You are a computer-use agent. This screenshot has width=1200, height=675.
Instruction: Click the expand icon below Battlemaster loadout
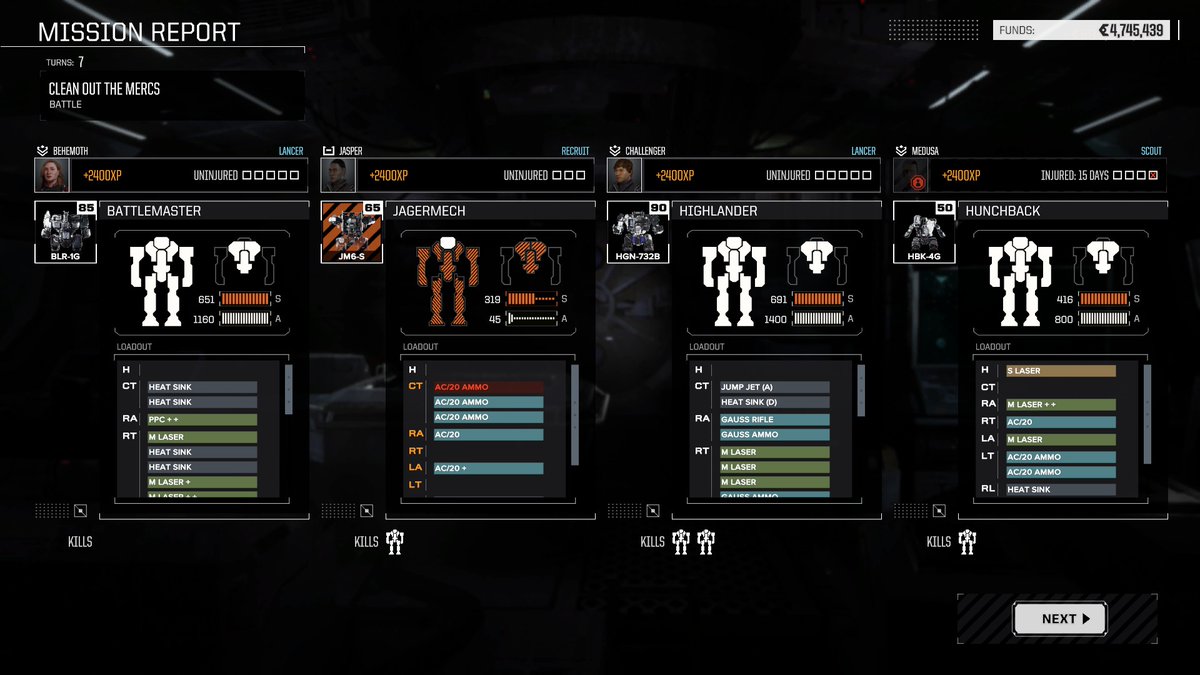pos(81,511)
